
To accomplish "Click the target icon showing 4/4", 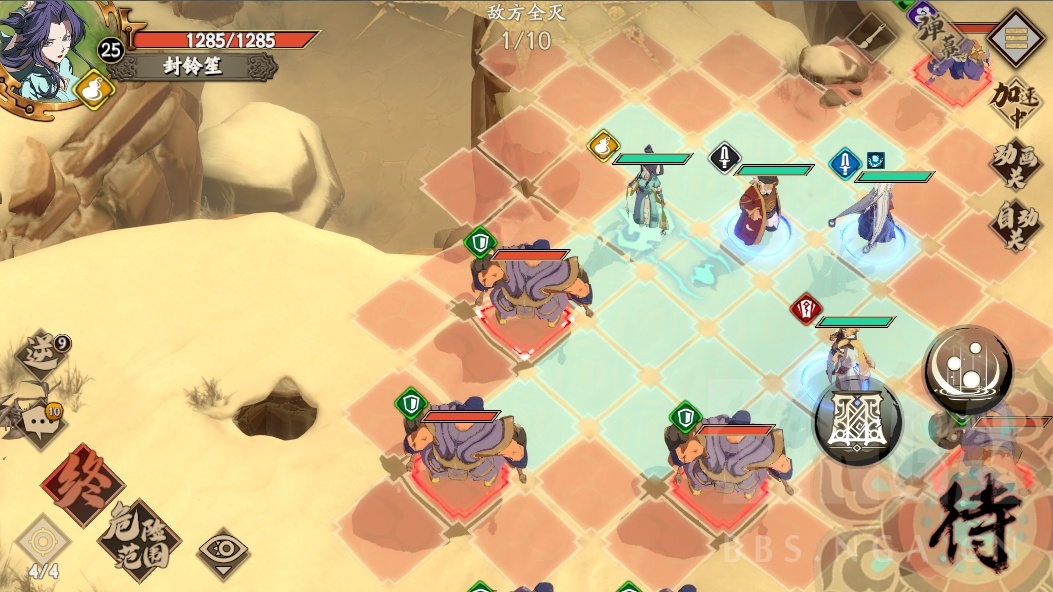I will pyautogui.click(x=42, y=546).
